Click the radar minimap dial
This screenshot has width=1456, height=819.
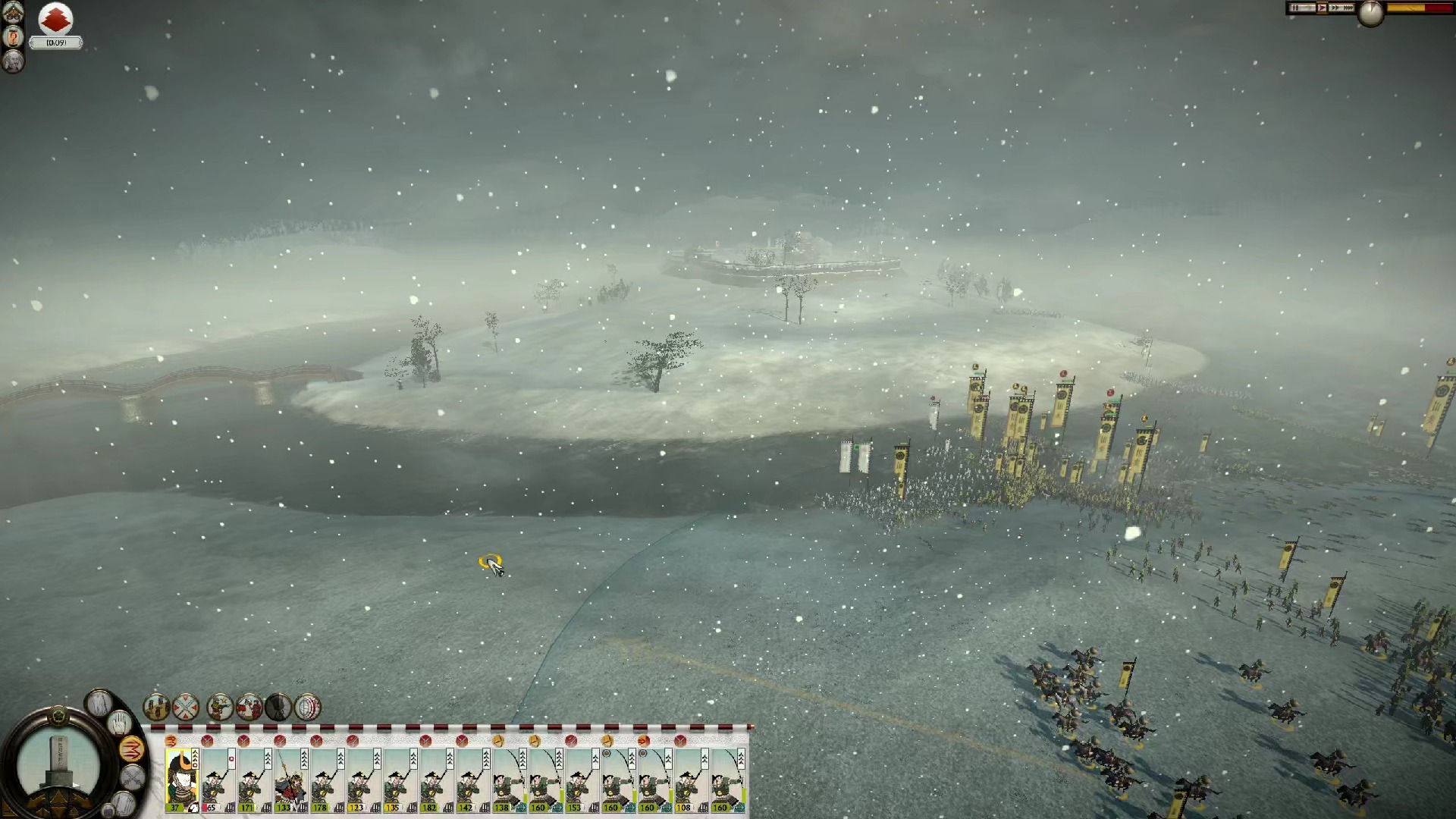pyautogui.click(x=58, y=762)
